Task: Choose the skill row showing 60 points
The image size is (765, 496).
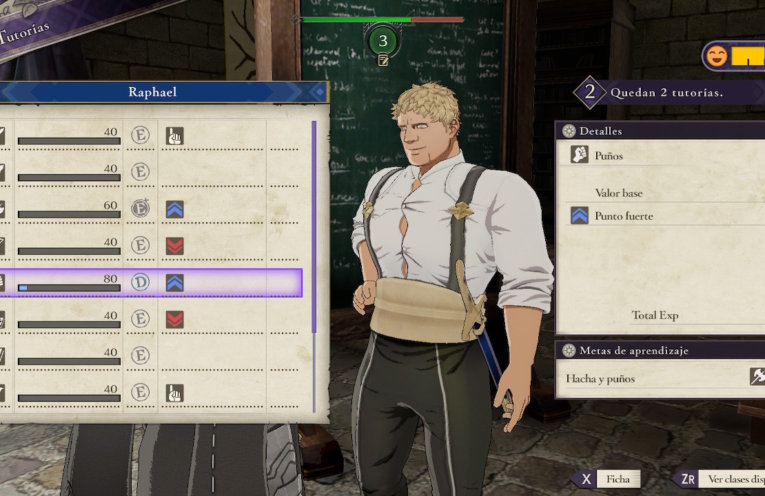Action: (150, 209)
